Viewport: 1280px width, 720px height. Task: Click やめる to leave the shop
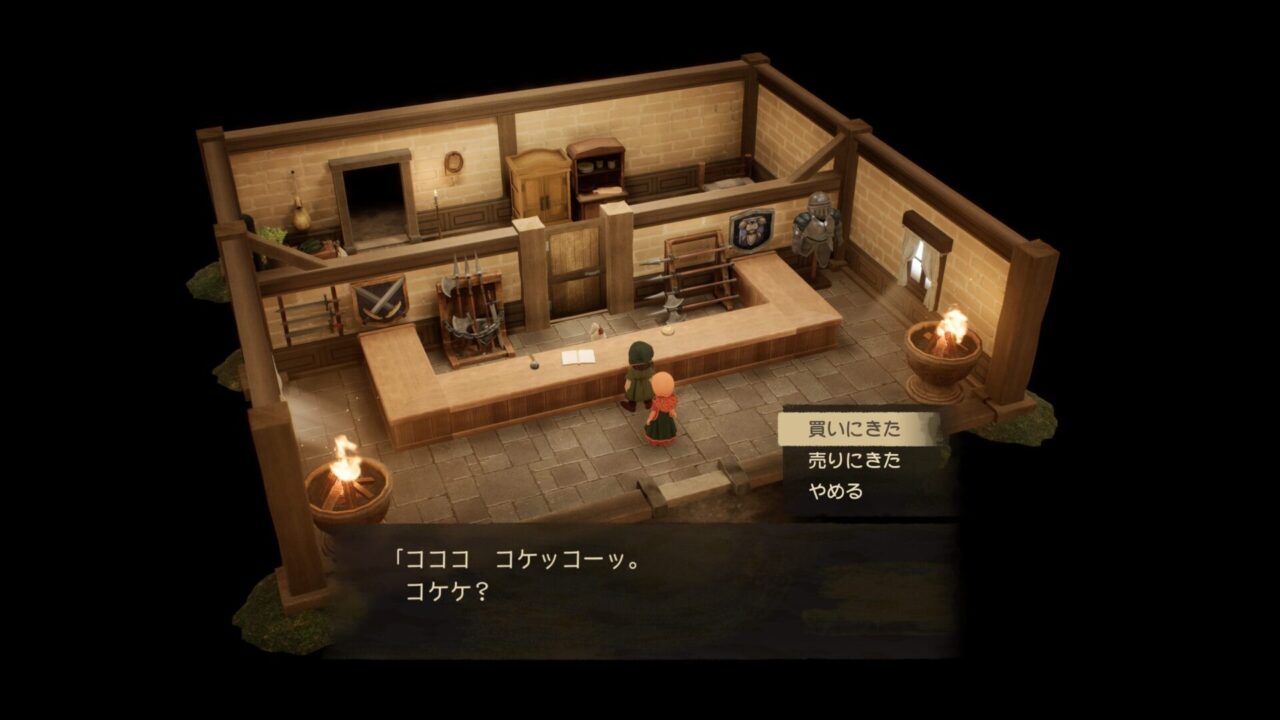coord(835,492)
